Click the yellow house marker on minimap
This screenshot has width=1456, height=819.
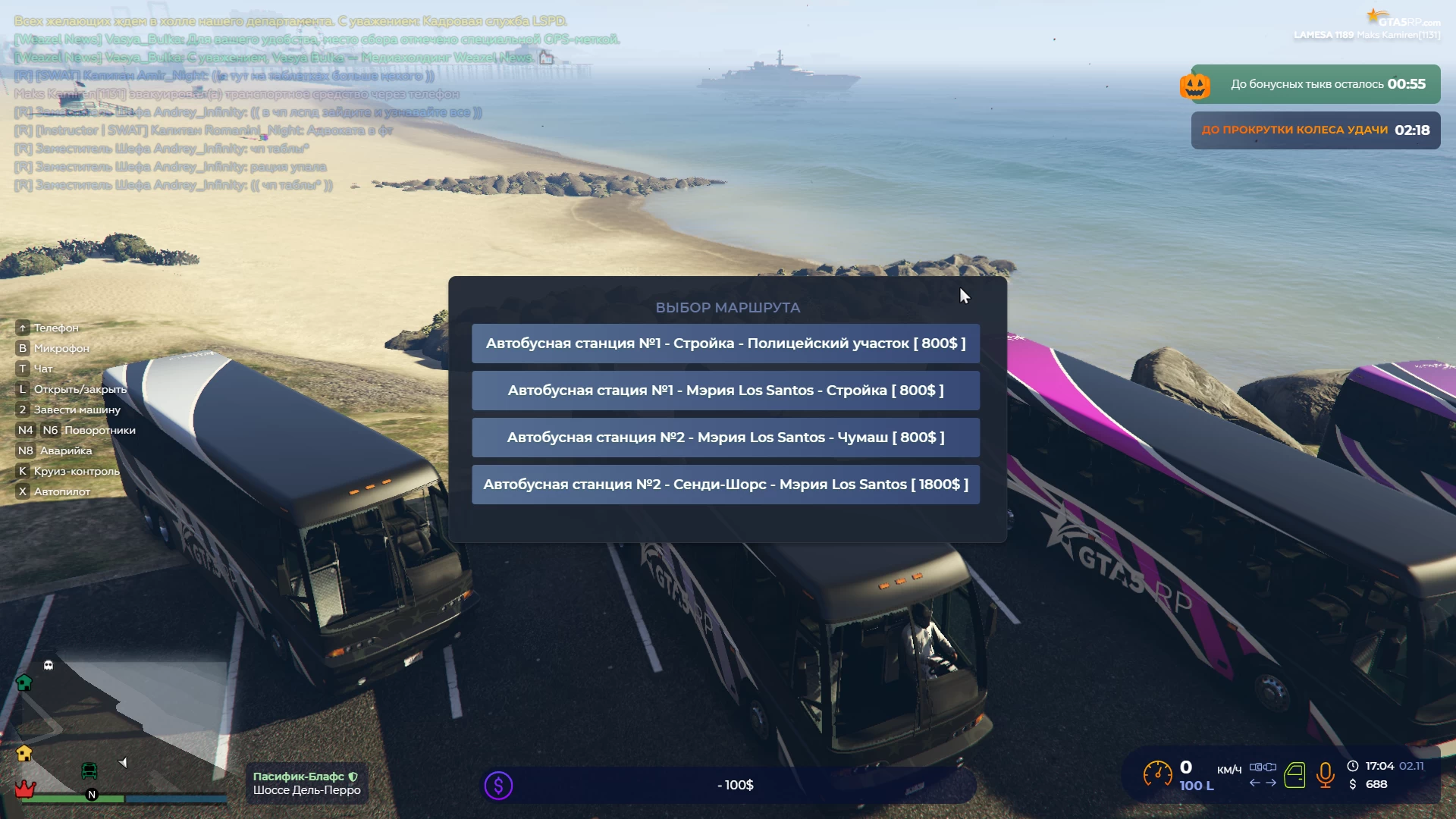24,753
